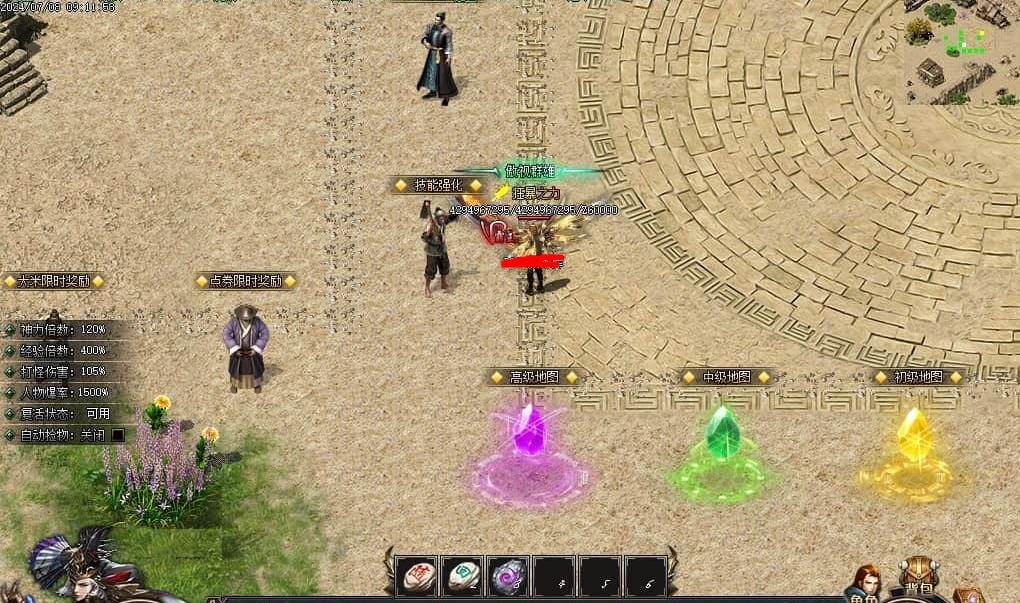This screenshot has height=603, width=1020.
Task: Click the minimap
Action: click(962, 52)
